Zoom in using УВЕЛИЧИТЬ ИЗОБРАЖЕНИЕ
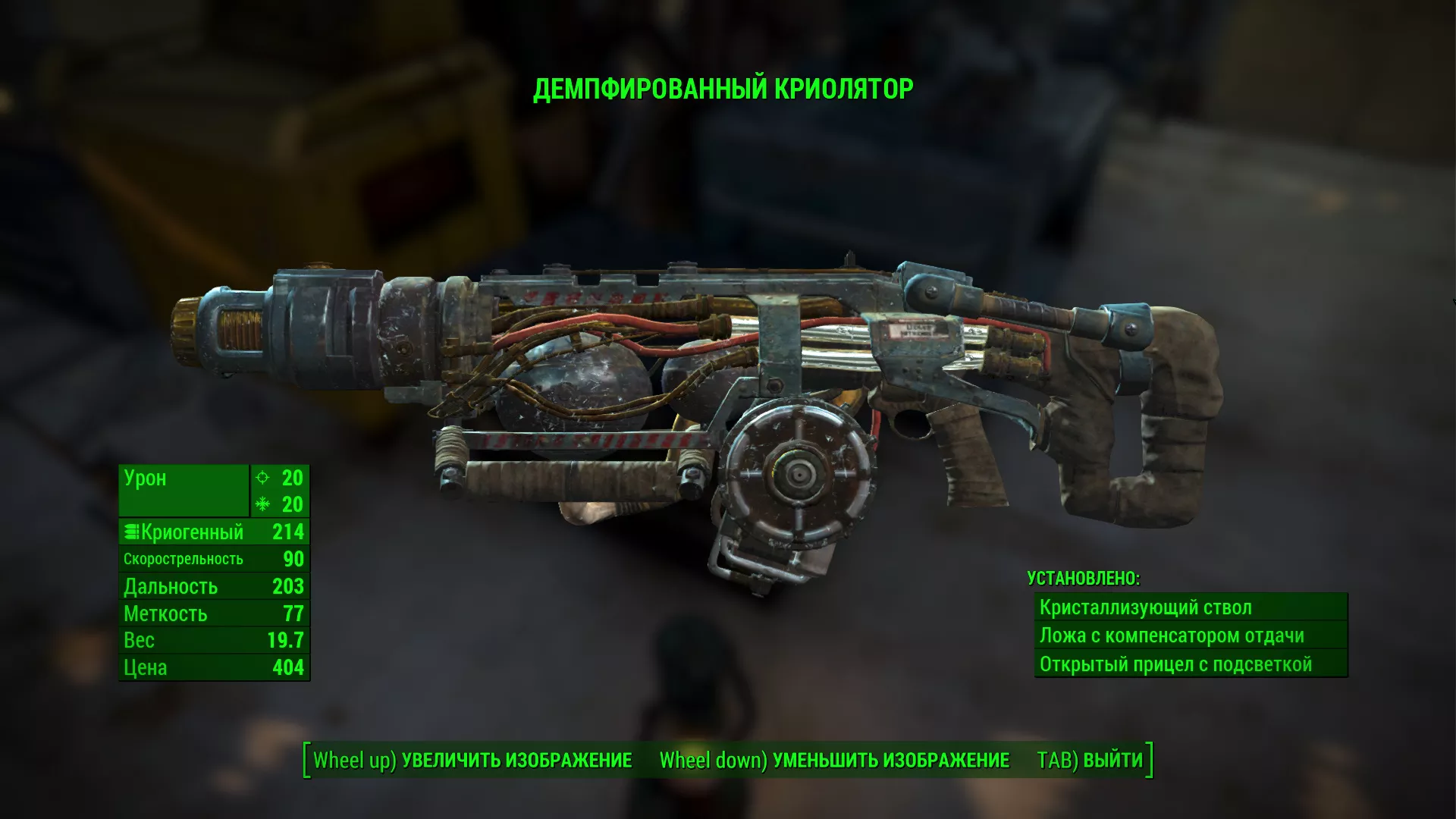Screen dimensions: 1456x819 pos(472,760)
